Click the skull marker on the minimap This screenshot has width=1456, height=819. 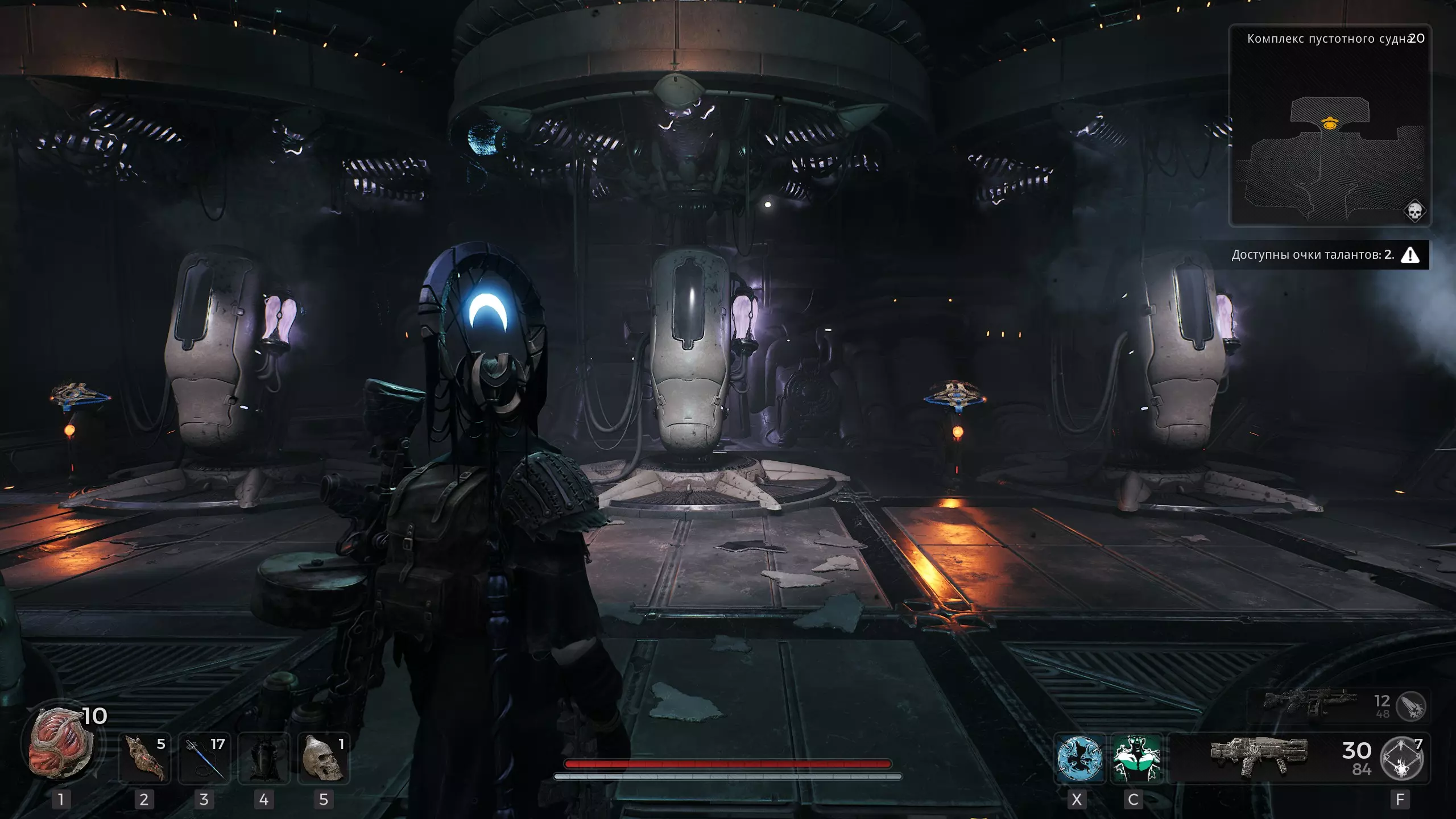coord(1414,212)
